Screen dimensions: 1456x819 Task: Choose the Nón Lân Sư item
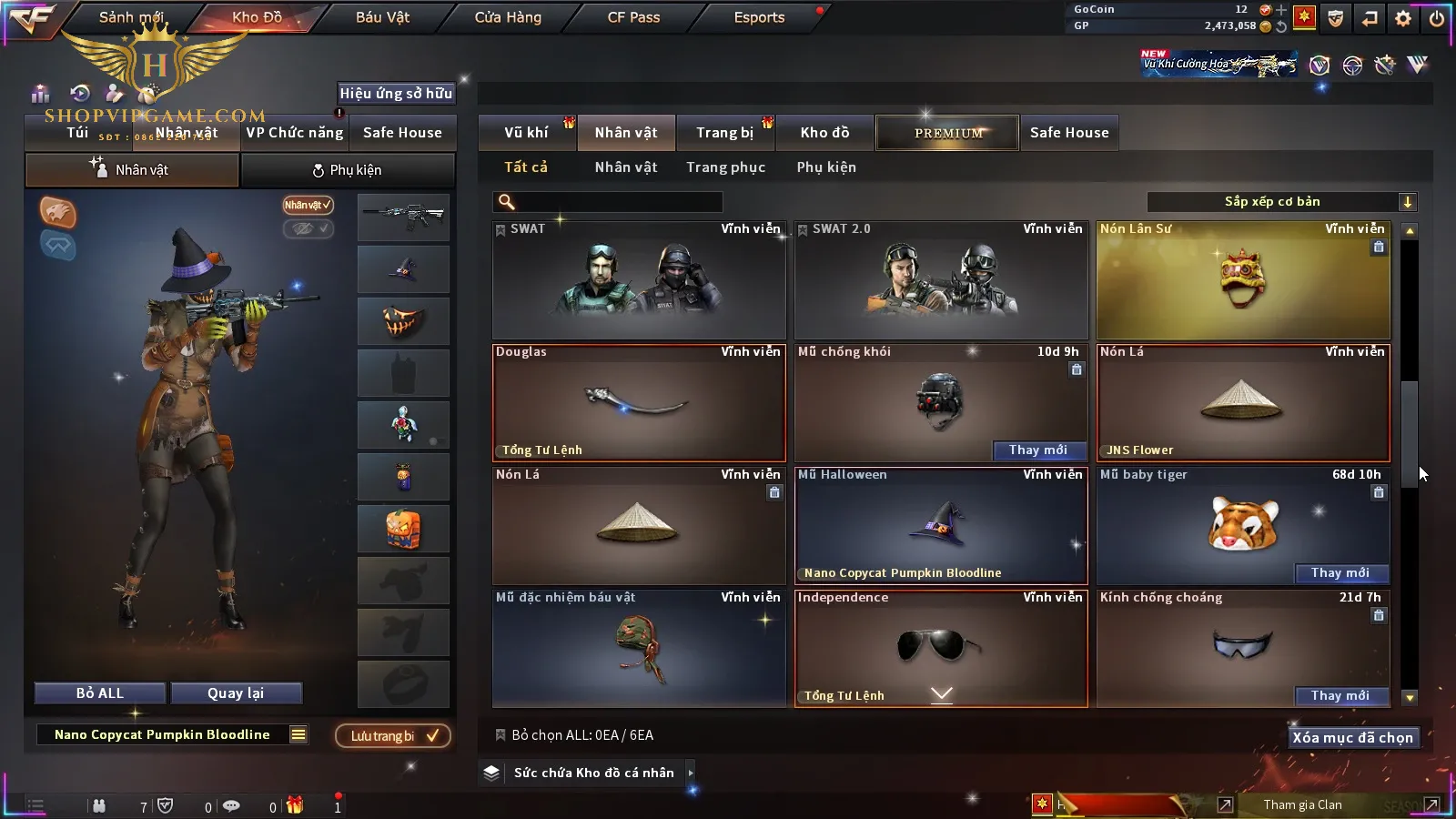(x=1243, y=280)
